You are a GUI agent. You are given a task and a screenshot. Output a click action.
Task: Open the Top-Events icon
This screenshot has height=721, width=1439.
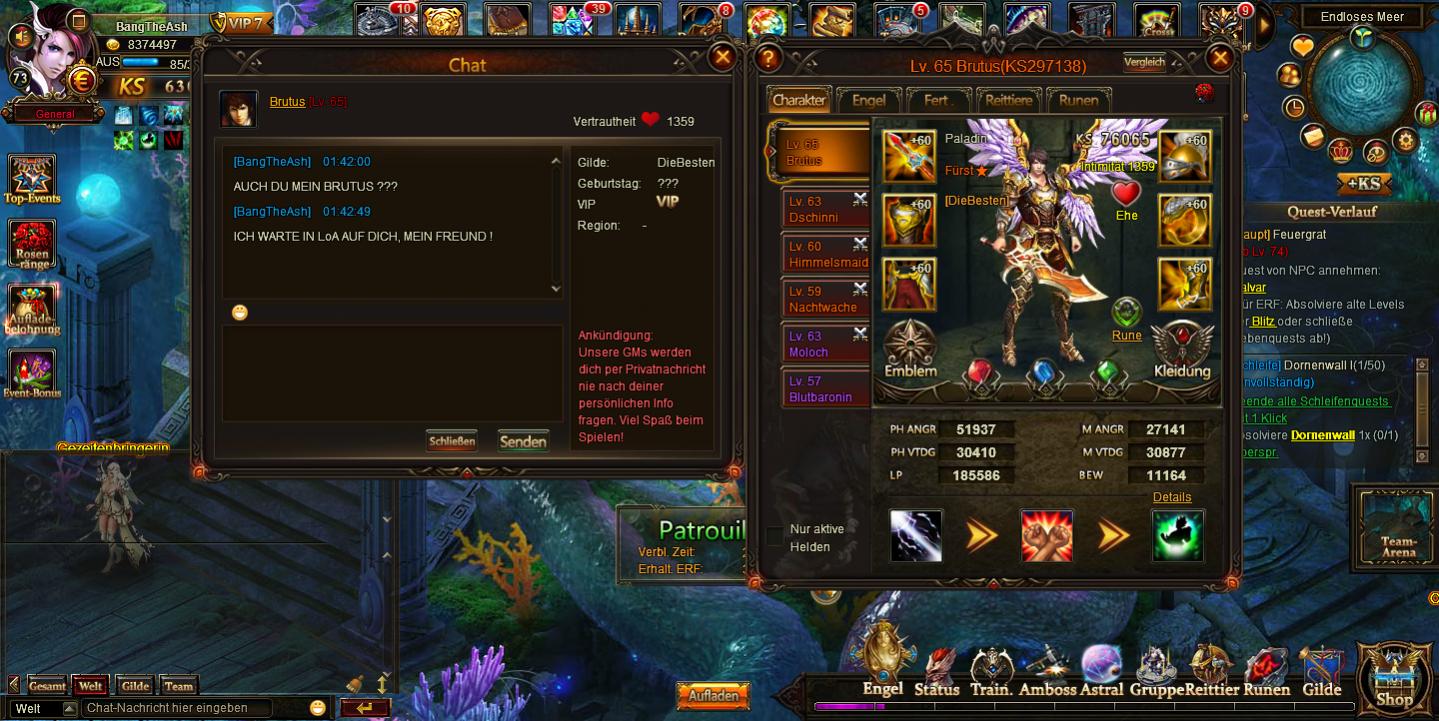[x=32, y=180]
